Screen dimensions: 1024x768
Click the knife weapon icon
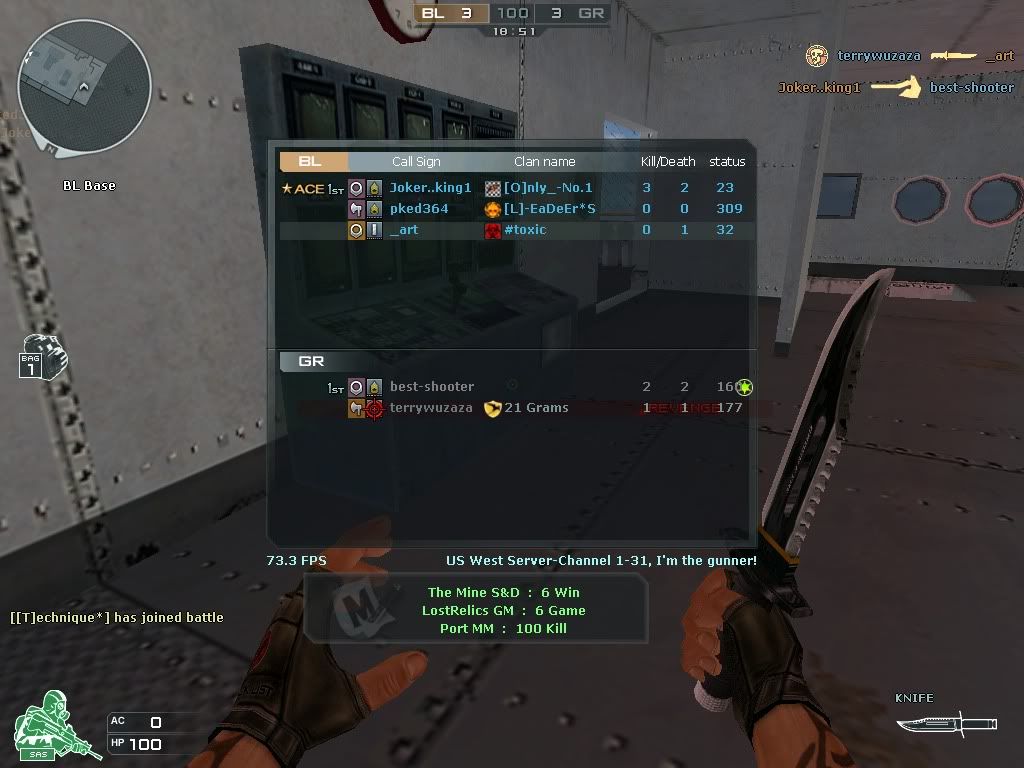click(x=945, y=721)
